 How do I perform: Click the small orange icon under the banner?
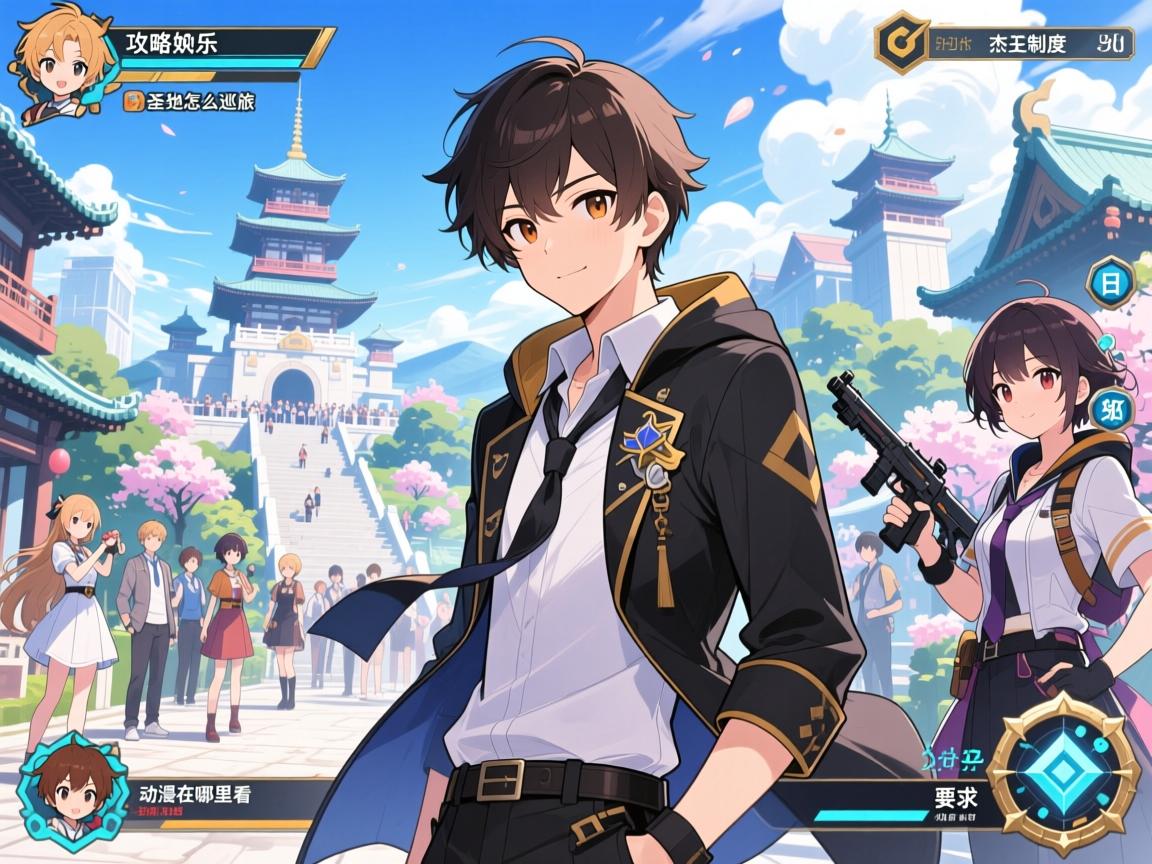[132, 100]
